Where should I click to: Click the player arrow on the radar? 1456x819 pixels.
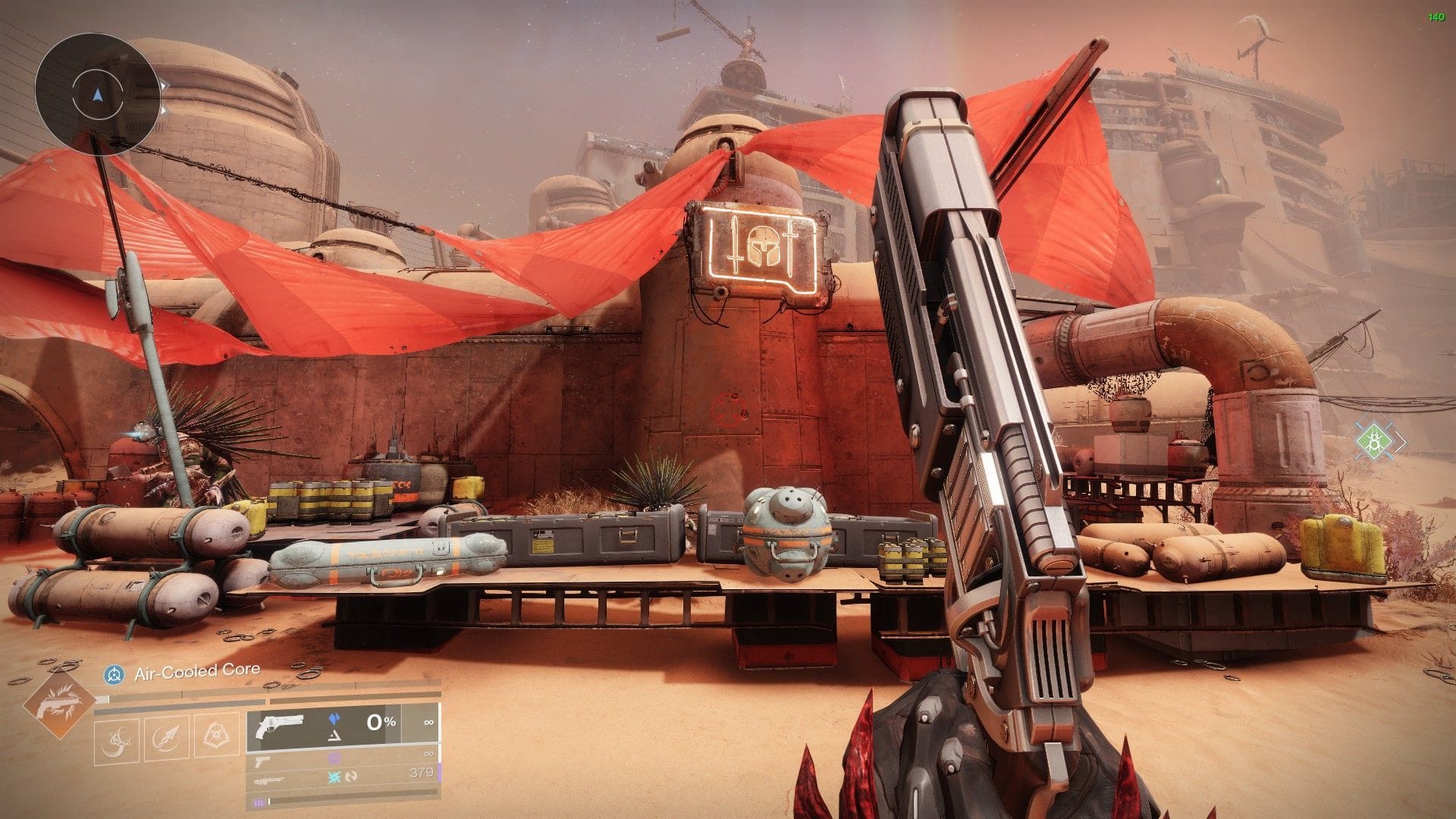[x=97, y=97]
